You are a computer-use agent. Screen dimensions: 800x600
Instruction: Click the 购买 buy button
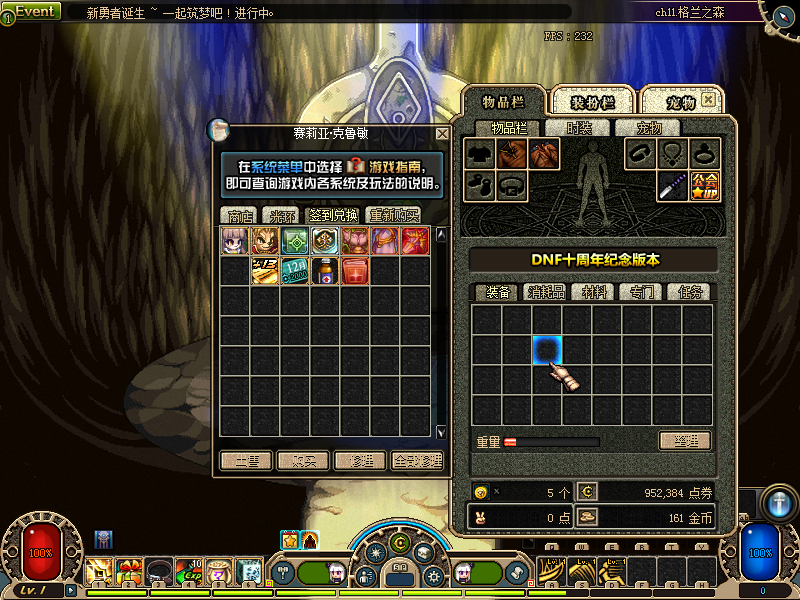click(x=303, y=461)
